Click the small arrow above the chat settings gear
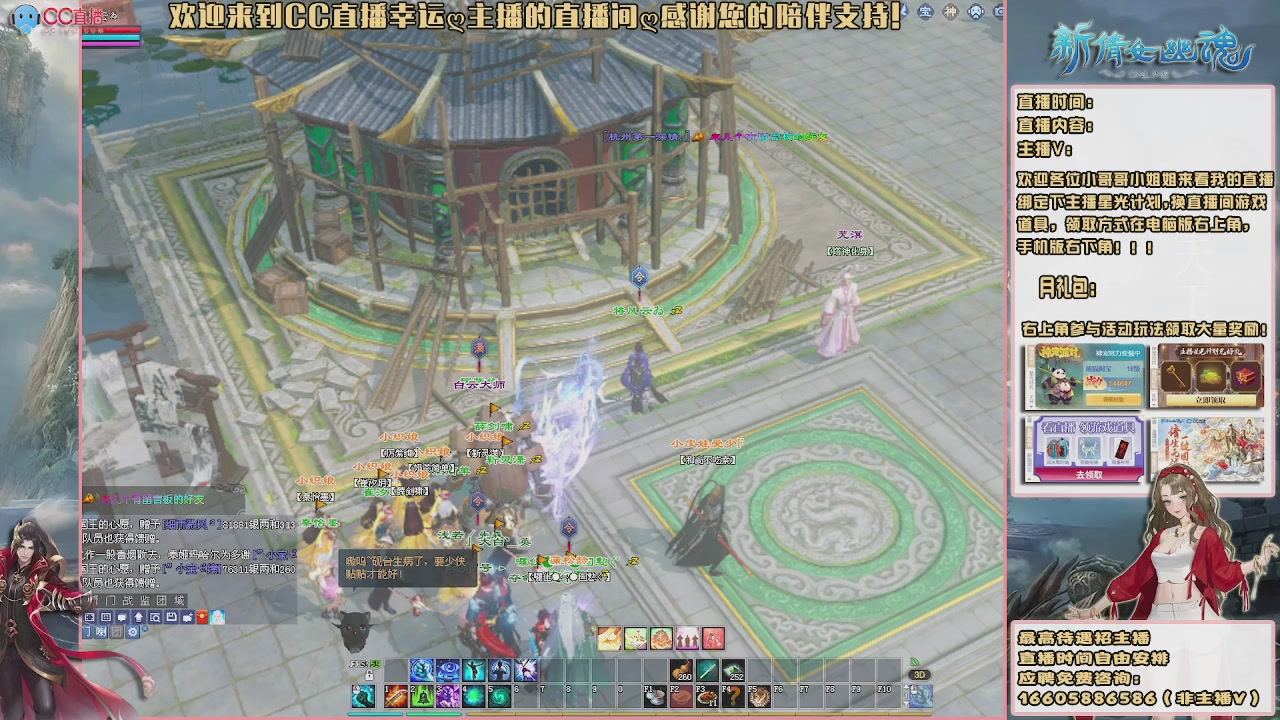The width and height of the screenshot is (1280, 720). 145,628
